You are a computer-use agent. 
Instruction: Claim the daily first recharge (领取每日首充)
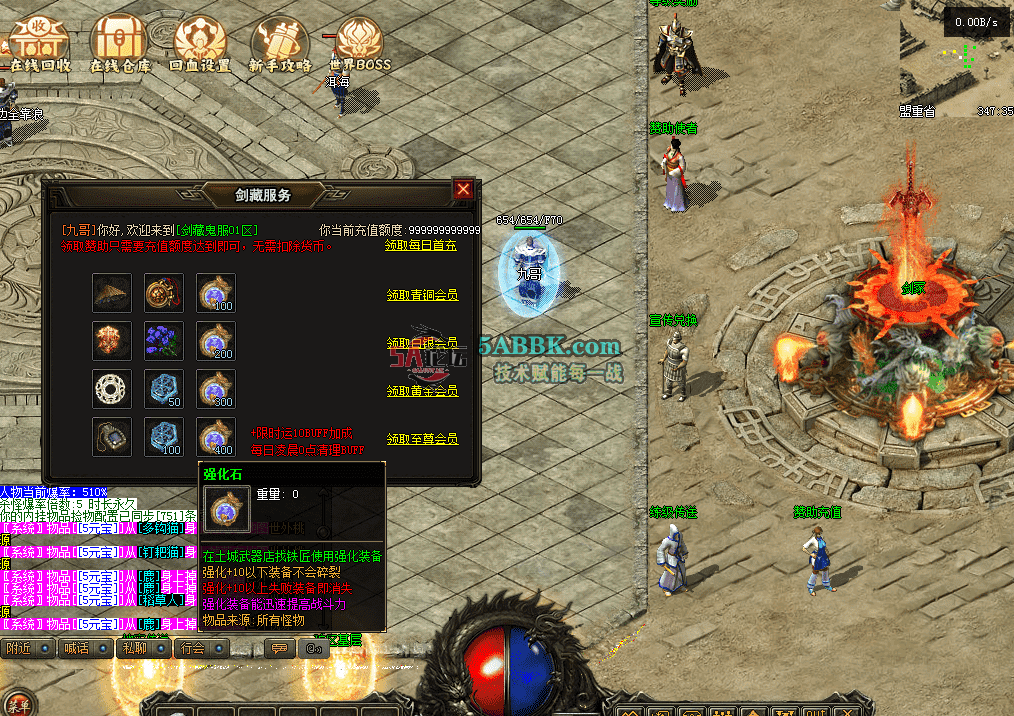pyautogui.click(x=421, y=245)
